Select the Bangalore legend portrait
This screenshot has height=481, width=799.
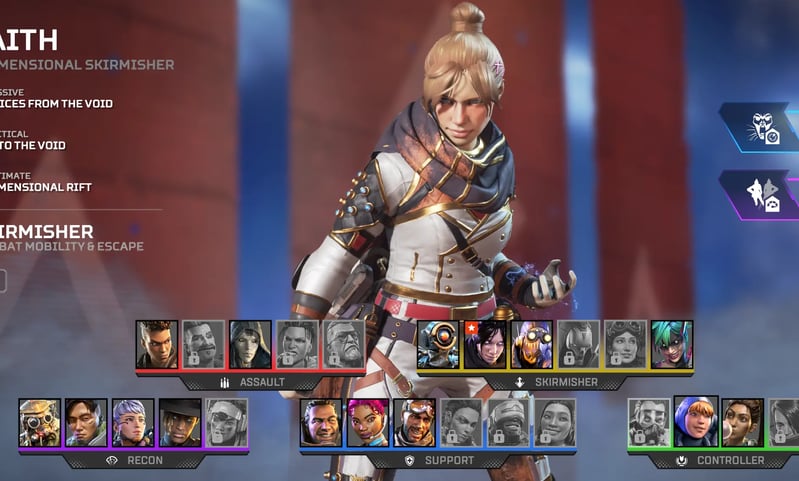click(157, 344)
